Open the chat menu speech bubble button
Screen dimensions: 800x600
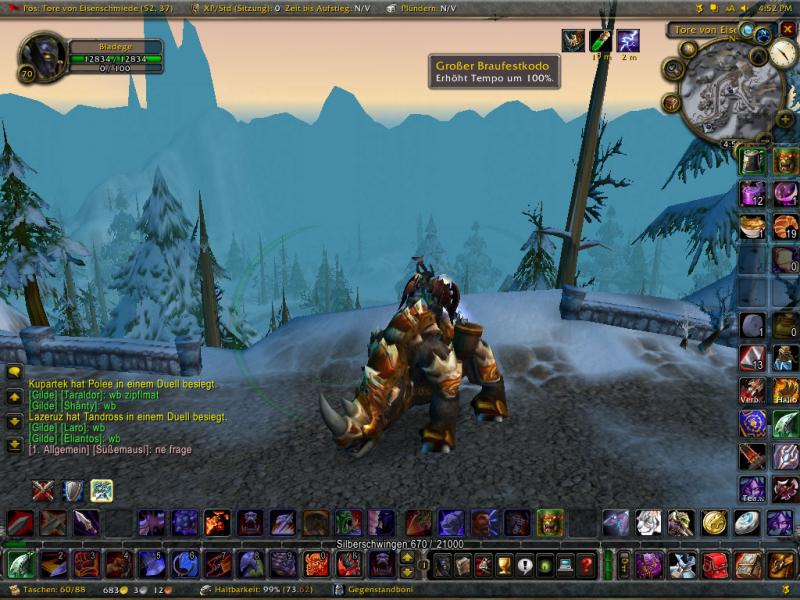[x=14, y=372]
